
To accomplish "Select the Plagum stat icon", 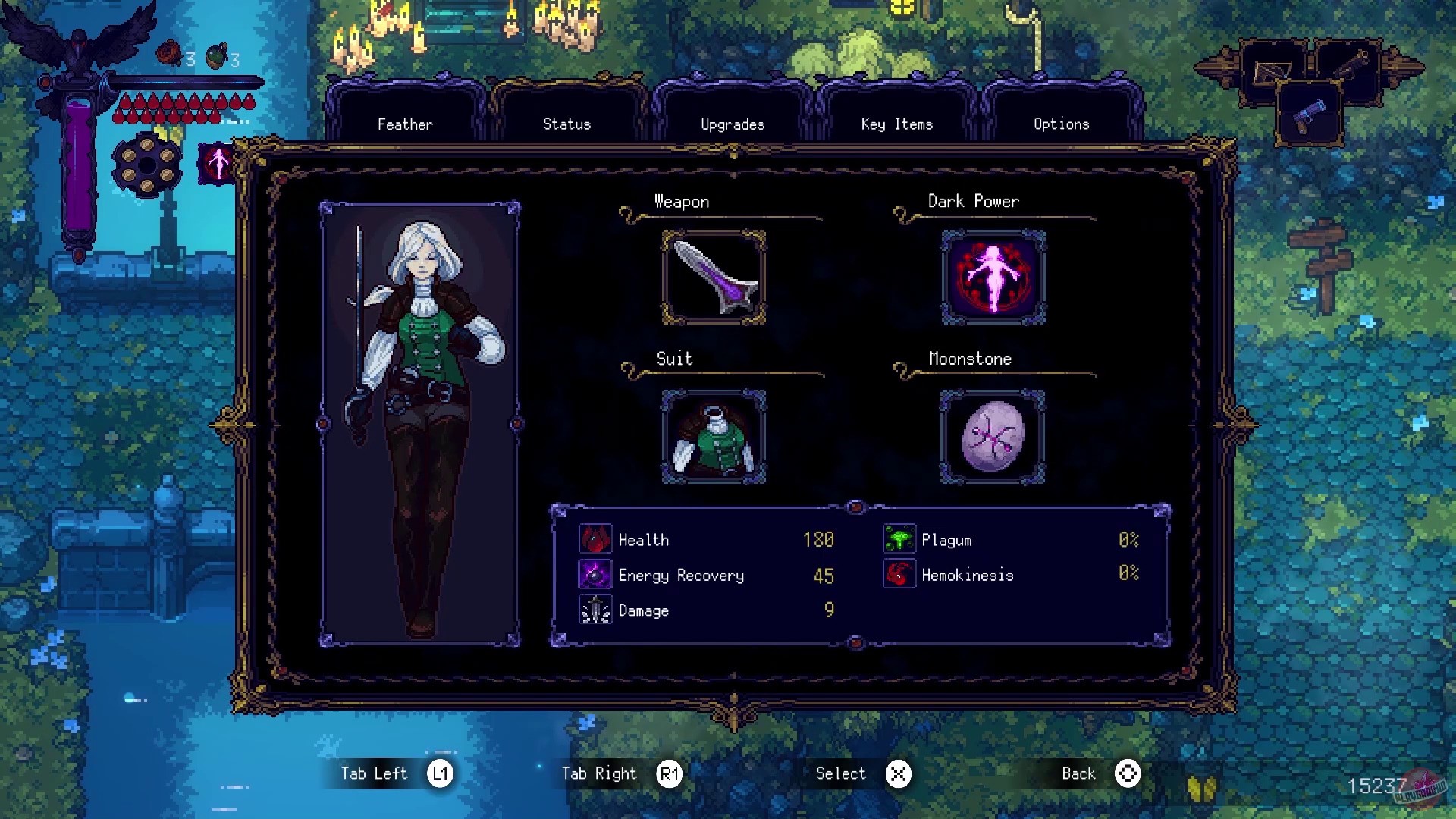I will [898, 540].
